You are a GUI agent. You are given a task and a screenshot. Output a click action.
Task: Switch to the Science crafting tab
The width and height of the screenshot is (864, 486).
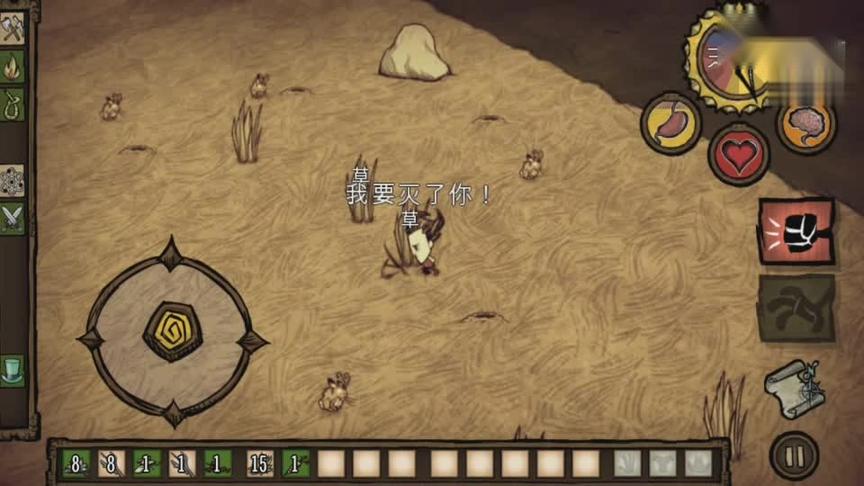pyautogui.click(x=12, y=180)
